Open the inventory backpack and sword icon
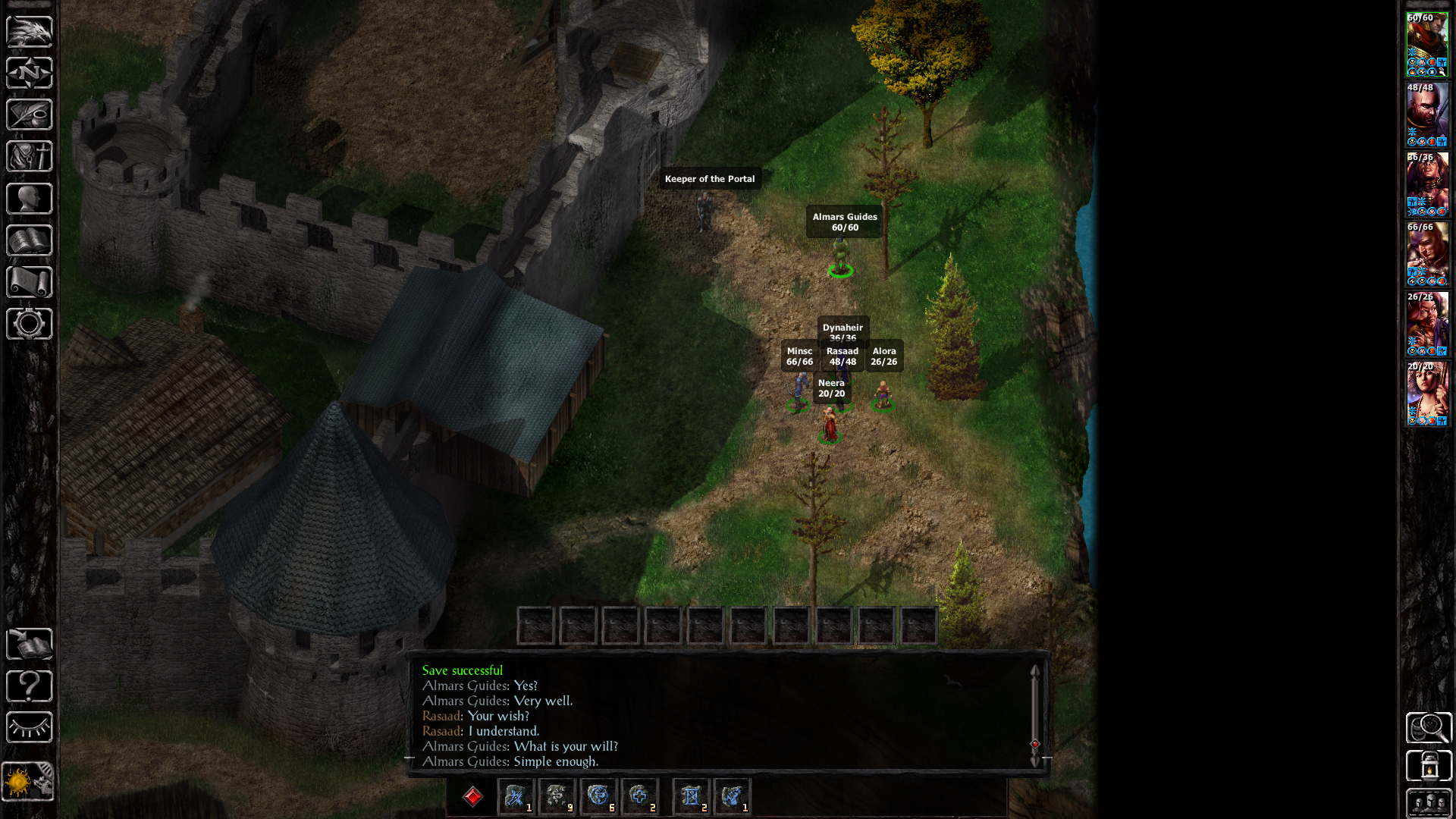Image resolution: width=1456 pixels, height=819 pixels. click(x=29, y=157)
